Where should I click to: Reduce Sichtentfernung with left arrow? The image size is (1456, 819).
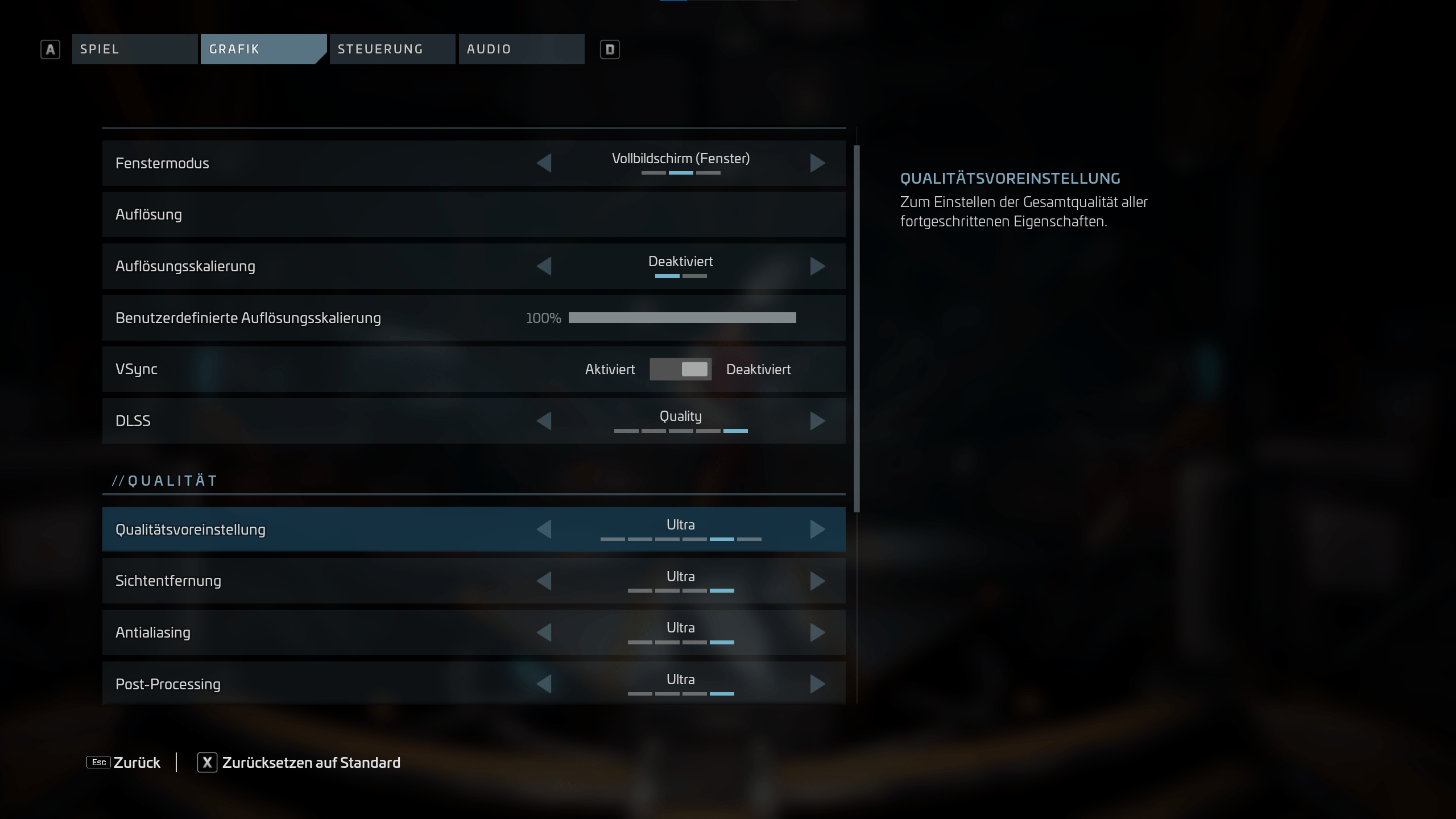544,581
